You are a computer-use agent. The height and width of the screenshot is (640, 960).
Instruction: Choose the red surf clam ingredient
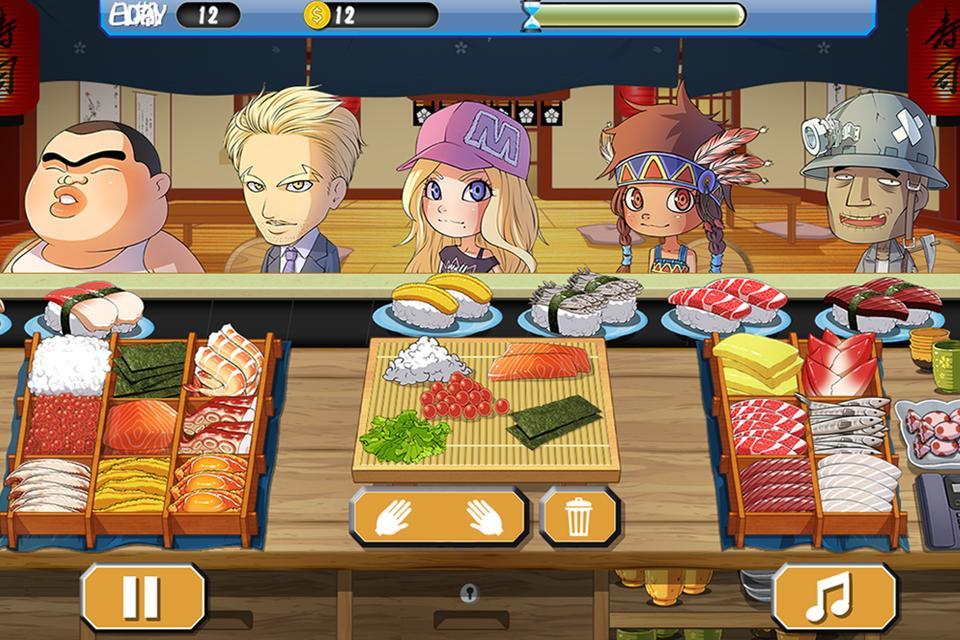(840, 364)
